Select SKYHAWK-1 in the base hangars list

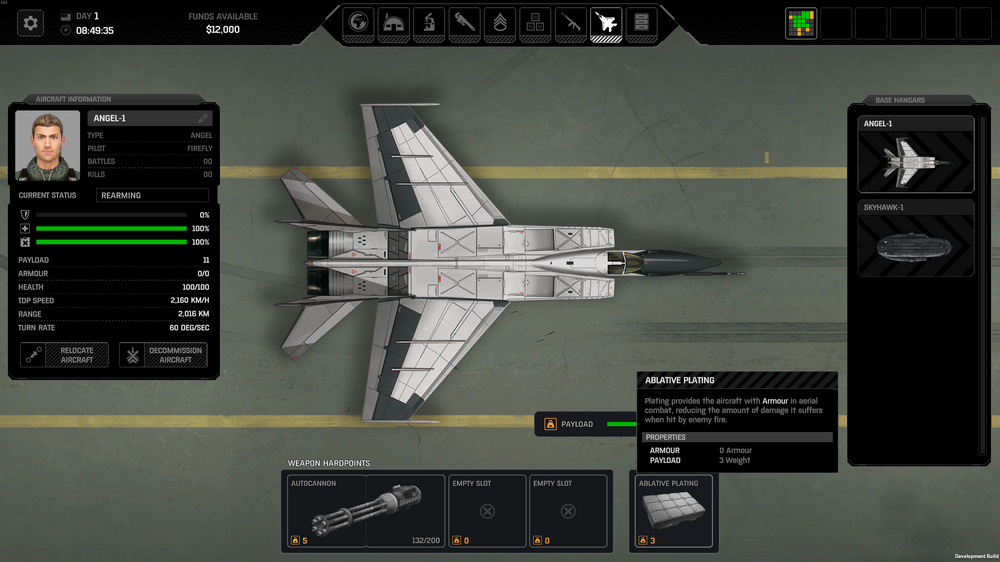(915, 238)
